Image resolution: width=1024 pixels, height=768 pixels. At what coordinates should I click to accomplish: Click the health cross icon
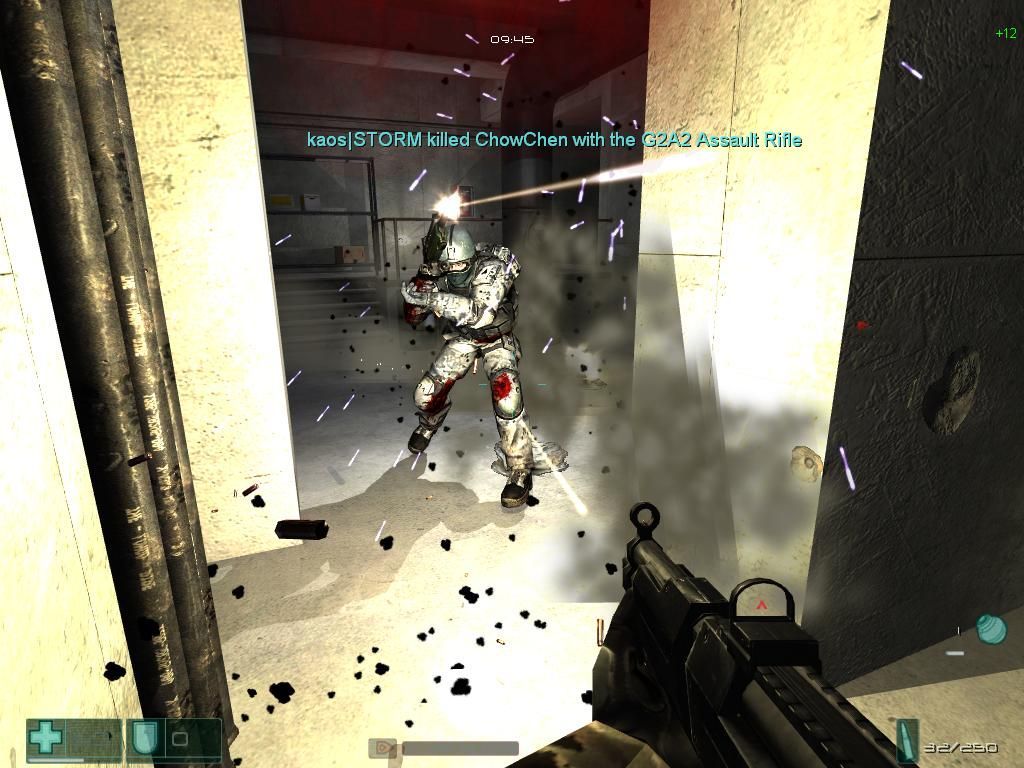[x=46, y=738]
